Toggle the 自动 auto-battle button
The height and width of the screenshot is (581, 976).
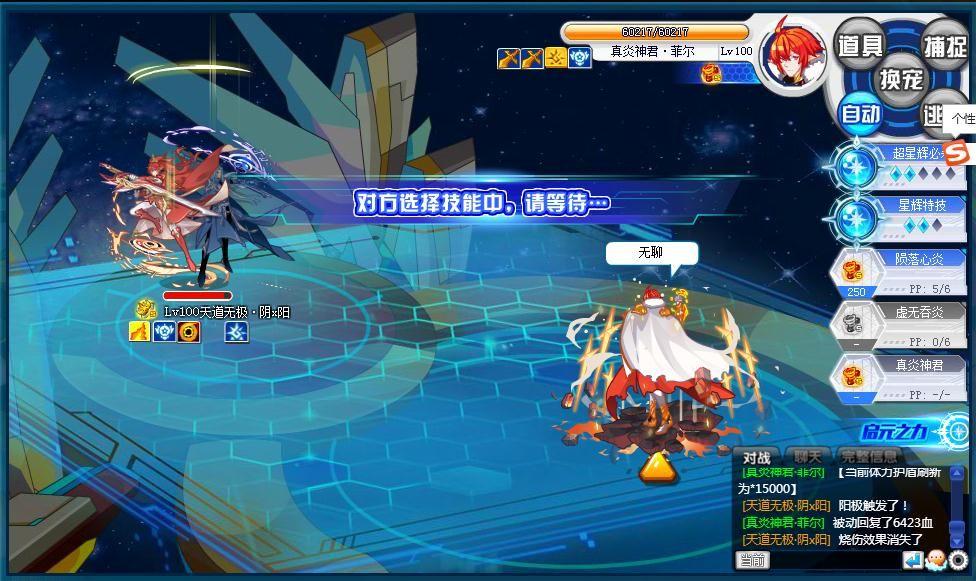click(859, 114)
